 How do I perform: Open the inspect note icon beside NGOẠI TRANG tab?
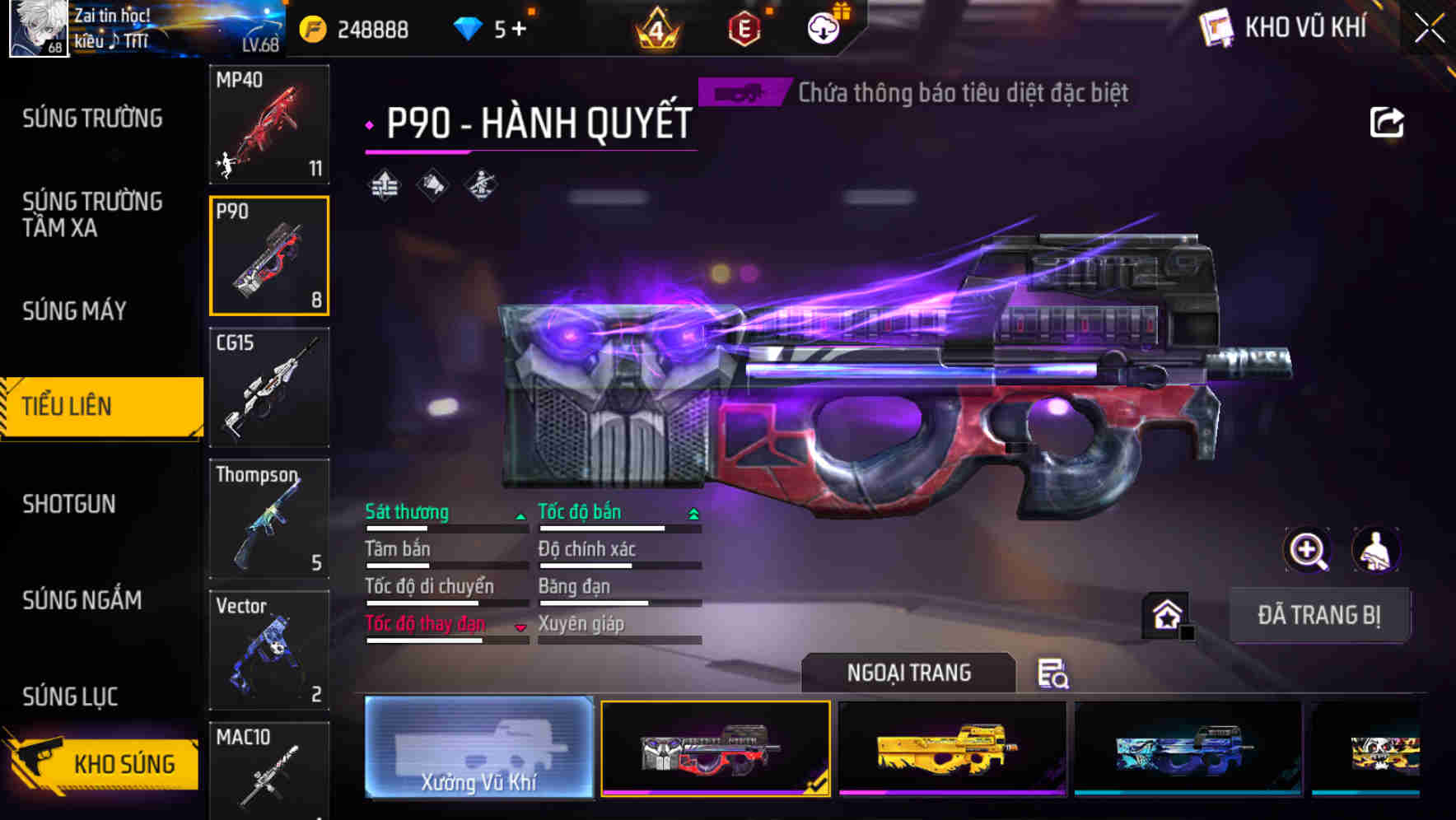point(1055,674)
